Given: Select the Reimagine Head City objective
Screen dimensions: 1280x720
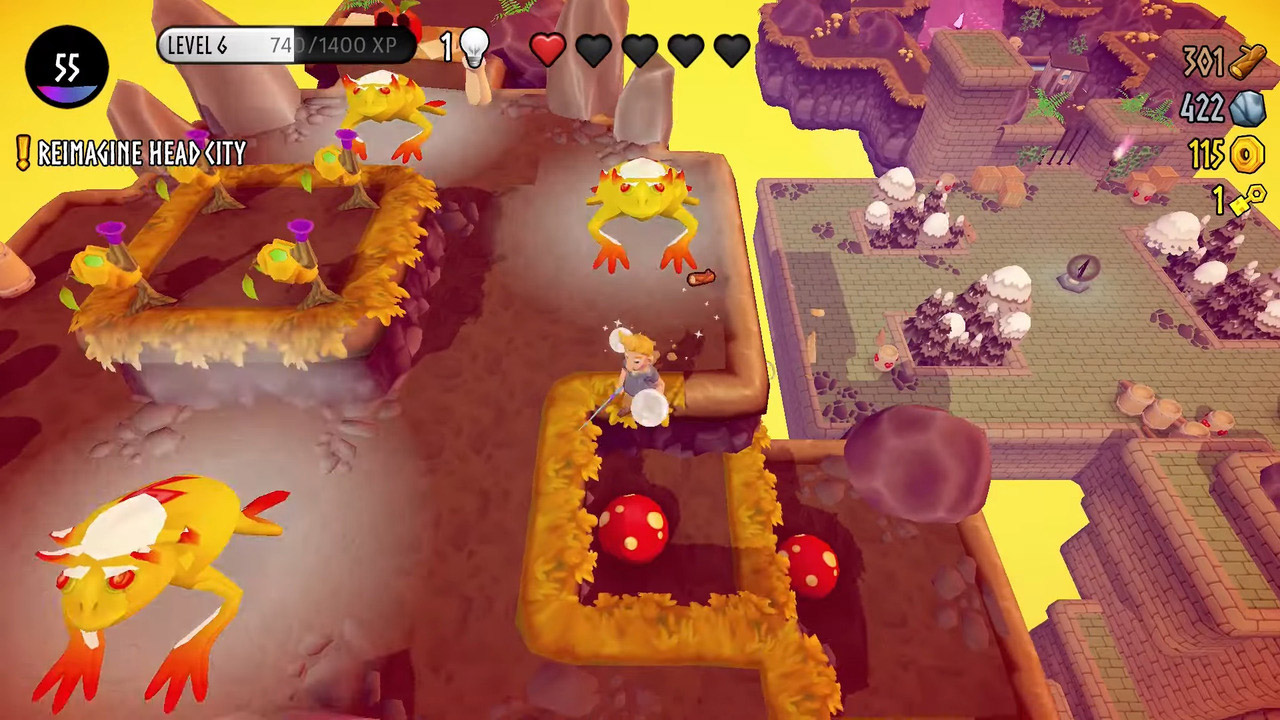Looking at the screenshot, I should click(141, 153).
